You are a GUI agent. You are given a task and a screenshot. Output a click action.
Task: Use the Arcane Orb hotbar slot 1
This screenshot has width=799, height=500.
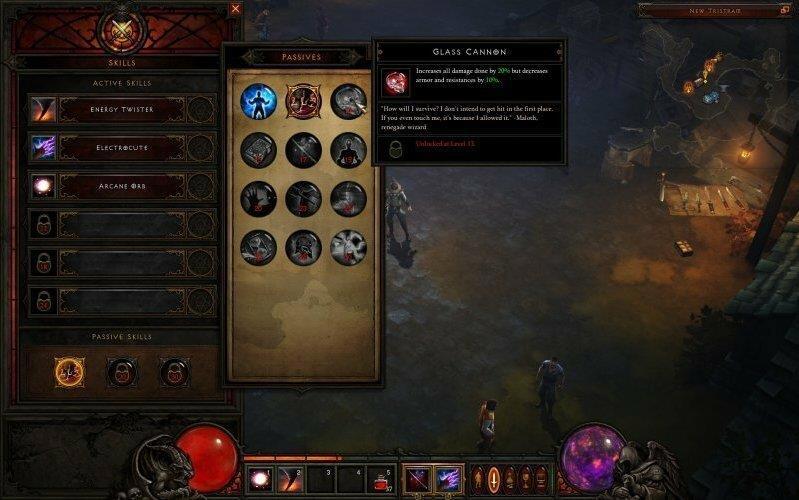[x=258, y=479]
